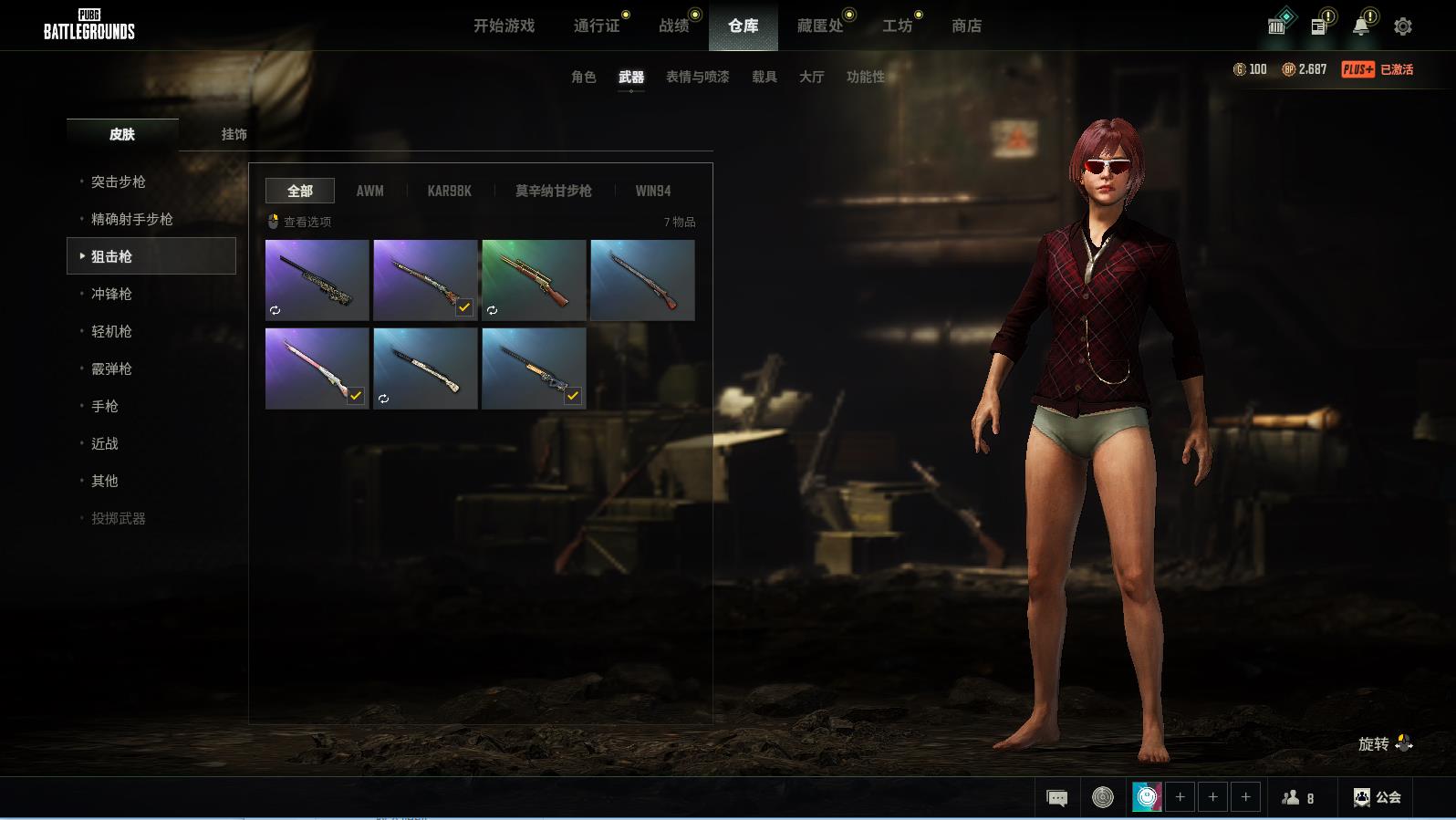Open the 商店 store tab
The height and width of the screenshot is (820, 1456).
966,26
